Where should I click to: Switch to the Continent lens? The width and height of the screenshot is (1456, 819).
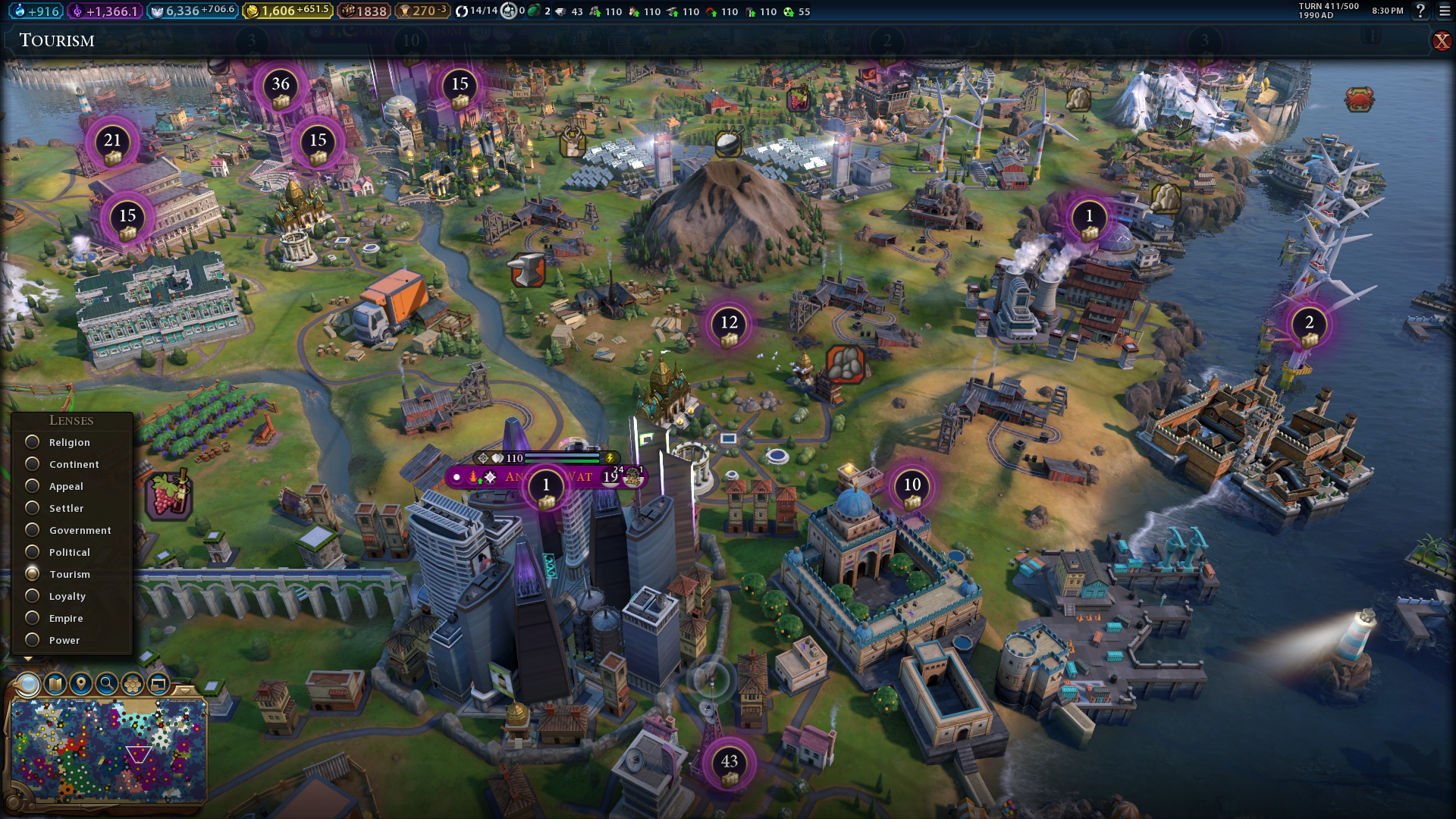(x=33, y=464)
